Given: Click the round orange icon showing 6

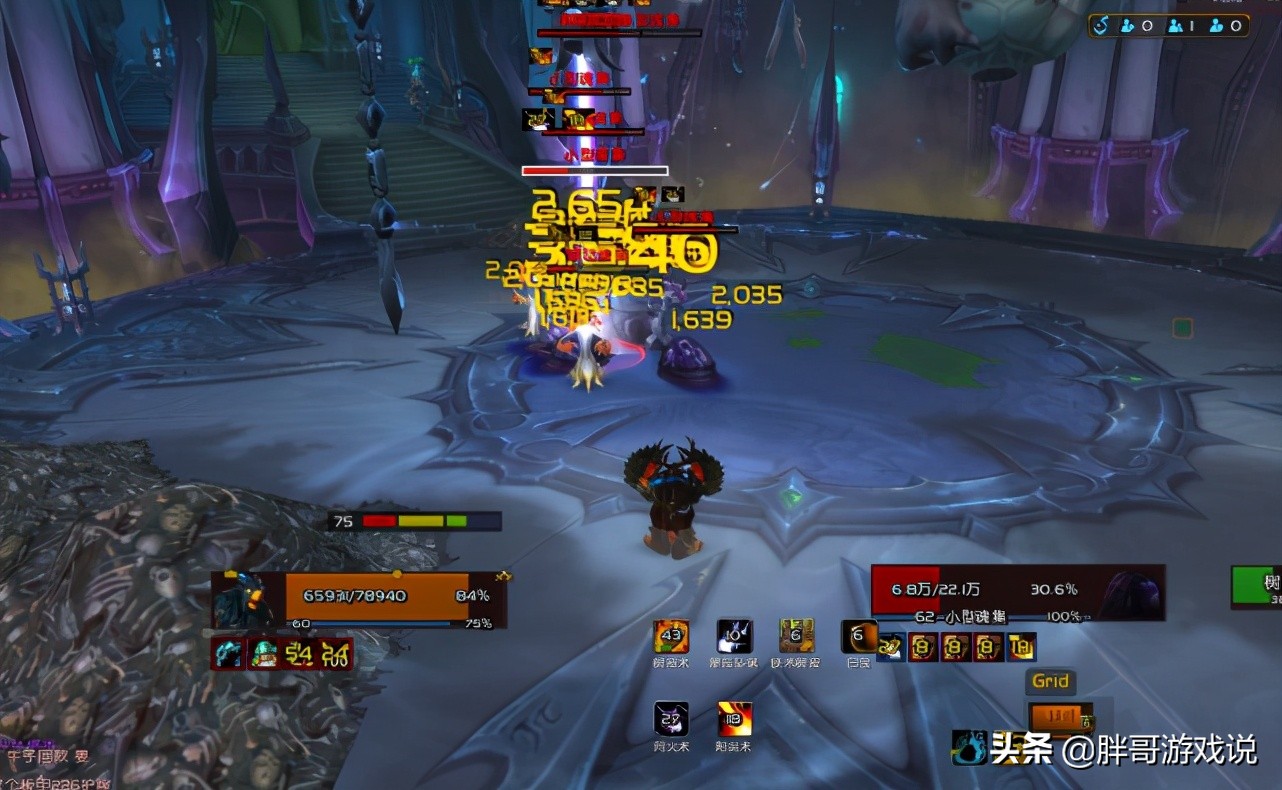Looking at the screenshot, I should (859, 636).
